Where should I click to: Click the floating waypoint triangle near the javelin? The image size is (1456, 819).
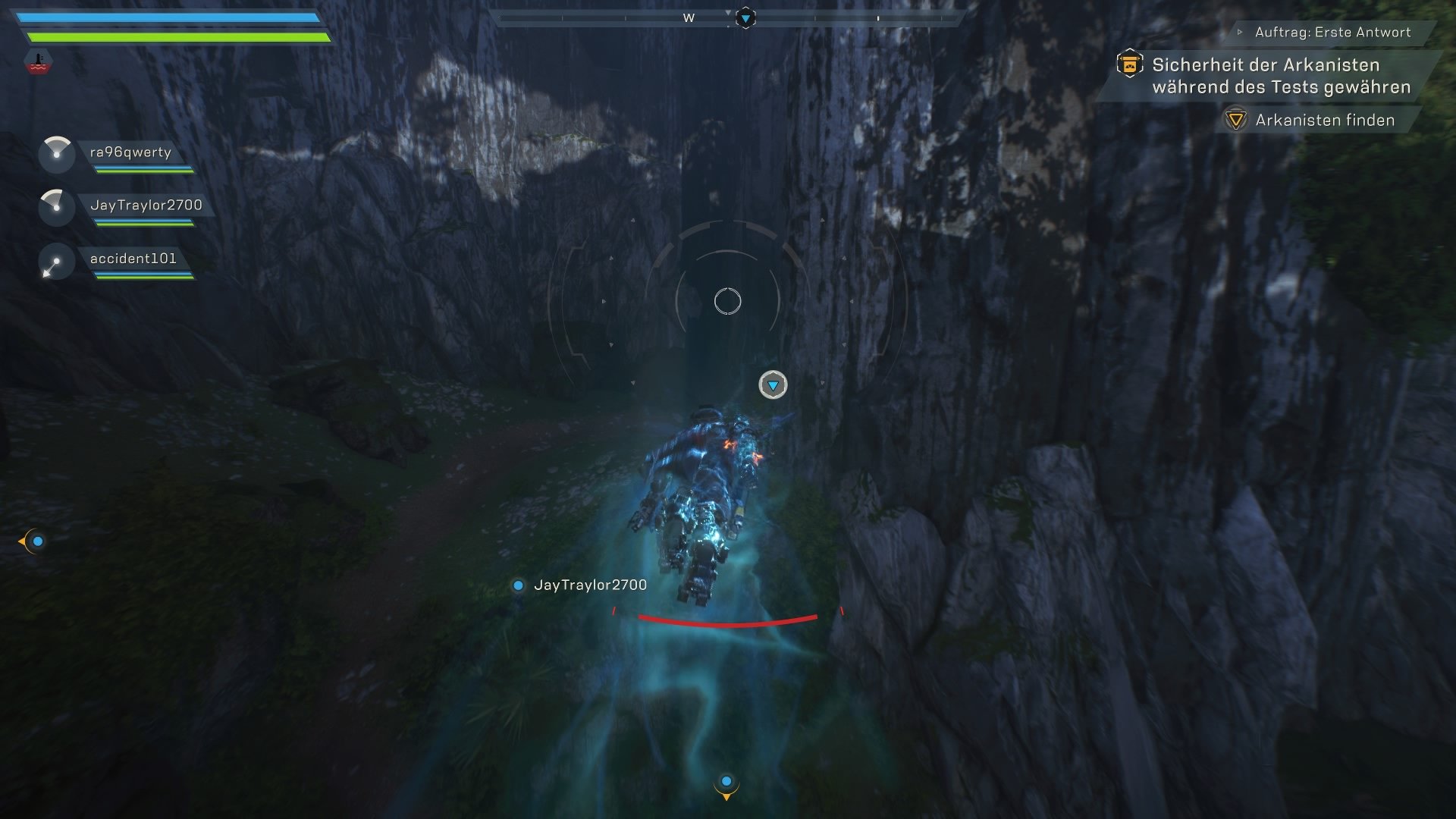click(x=773, y=385)
